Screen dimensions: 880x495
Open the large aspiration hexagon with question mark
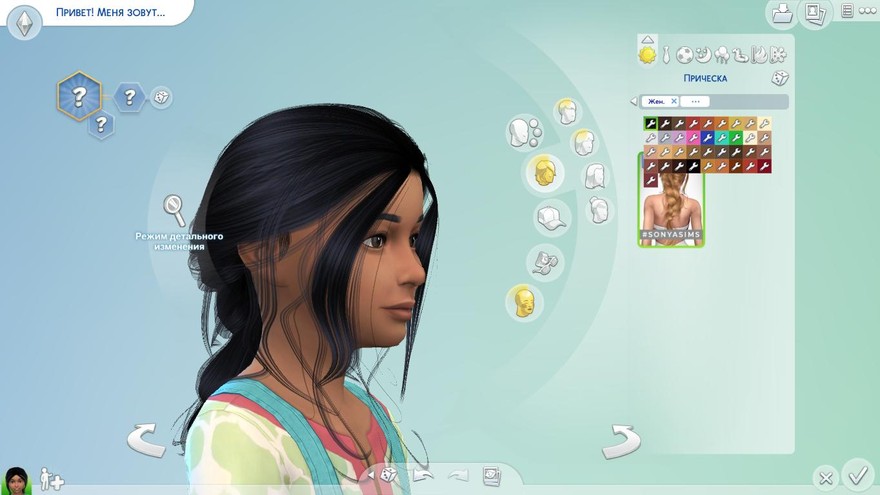pyautogui.click(x=78, y=97)
